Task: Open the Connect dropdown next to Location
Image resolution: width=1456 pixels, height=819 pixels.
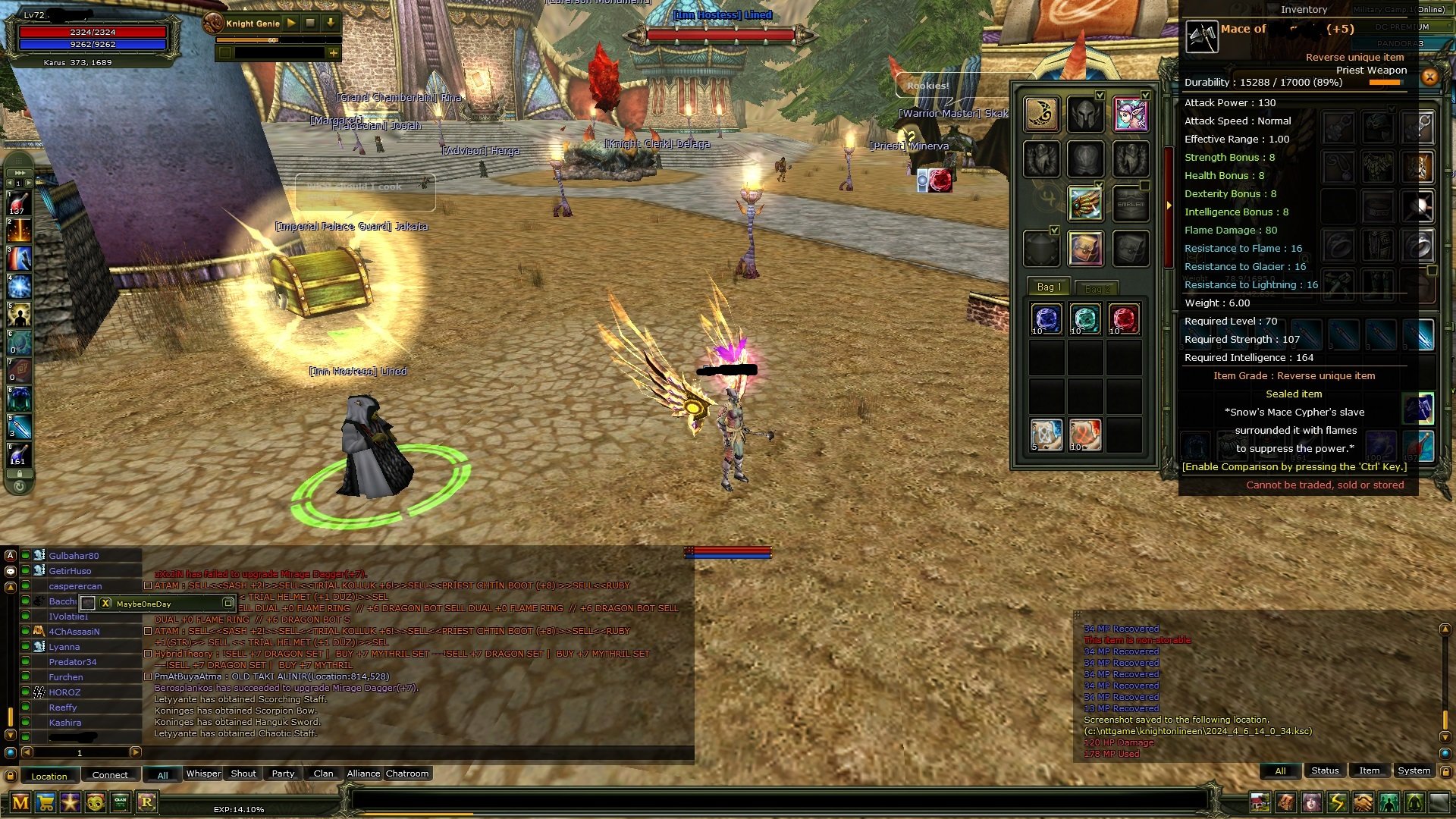Action: [x=110, y=775]
